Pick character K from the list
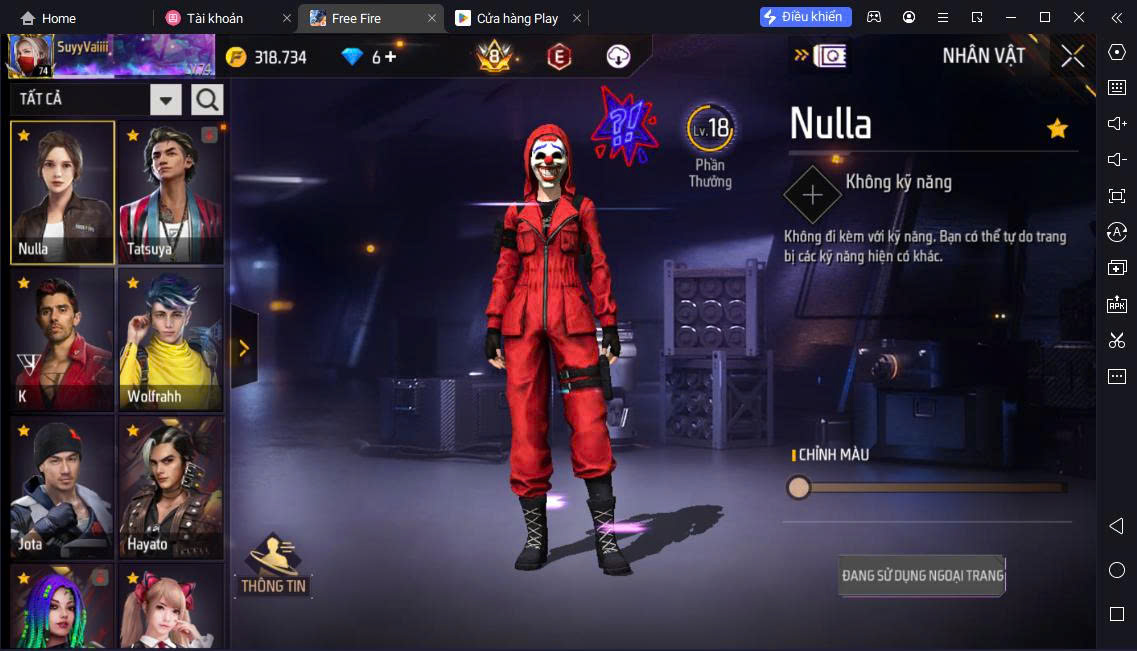 coord(62,339)
